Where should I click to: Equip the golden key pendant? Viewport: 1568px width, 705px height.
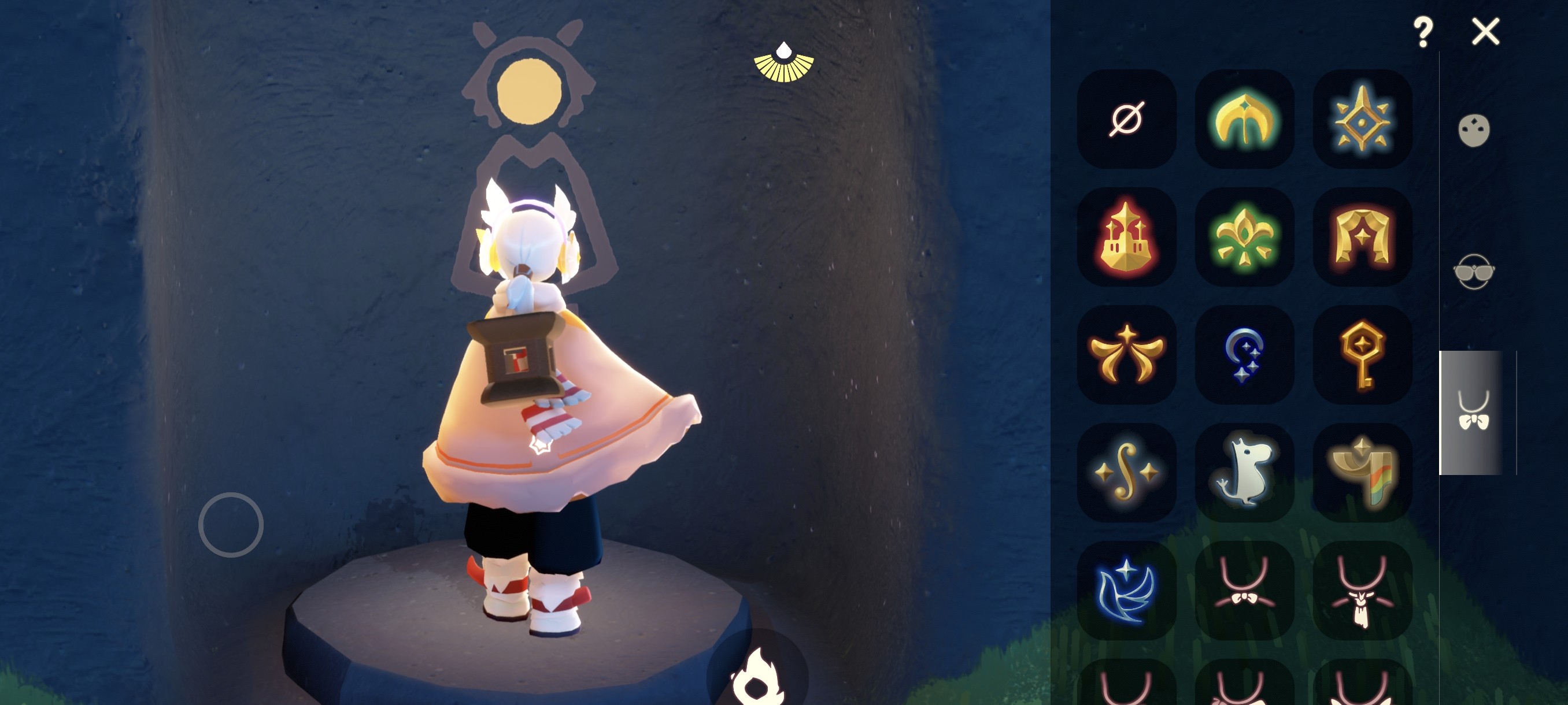[x=1362, y=355]
